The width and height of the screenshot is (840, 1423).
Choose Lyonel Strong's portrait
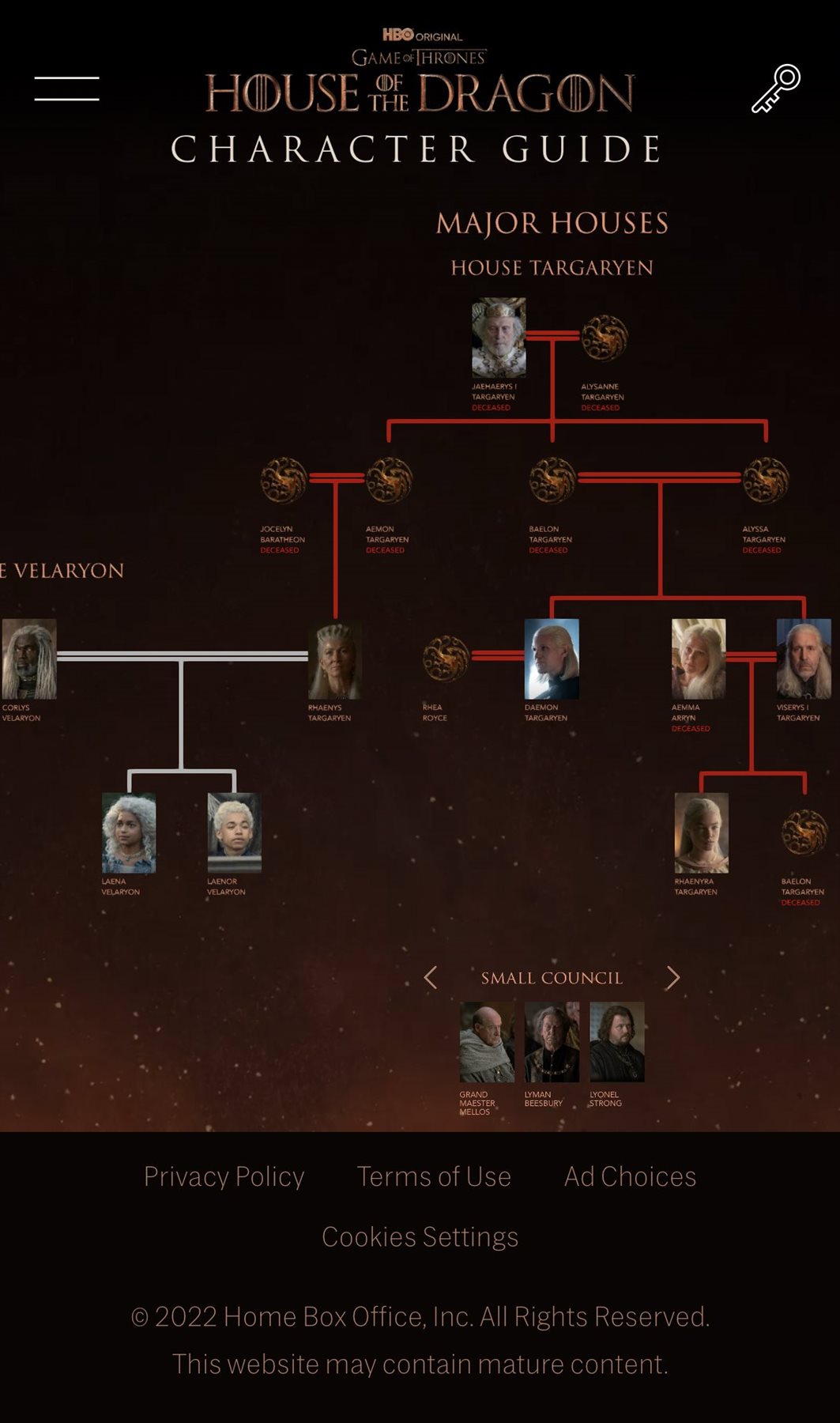click(x=617, y=1042)
